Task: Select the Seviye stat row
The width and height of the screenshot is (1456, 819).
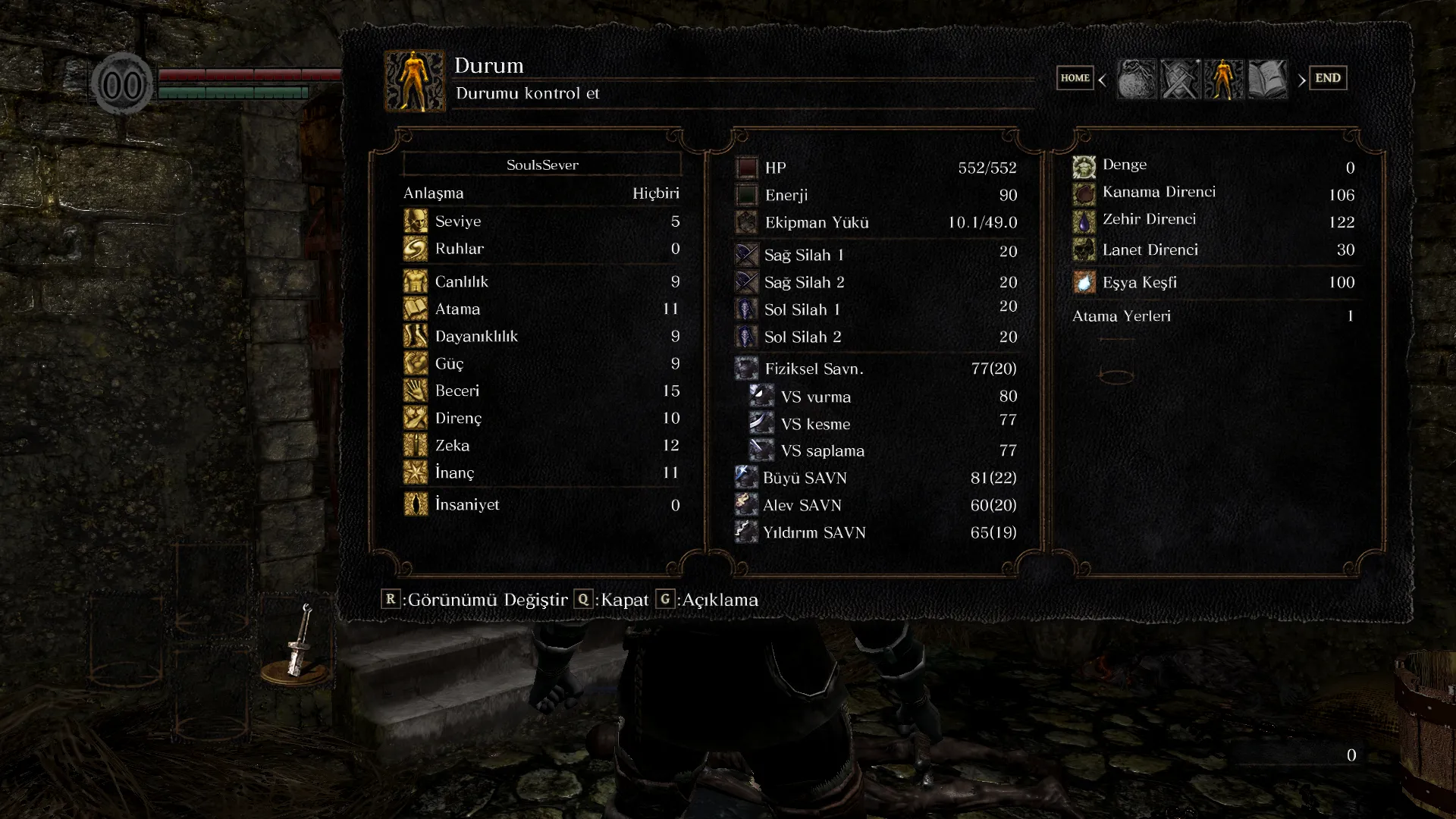Action: [x=541, y=221]
